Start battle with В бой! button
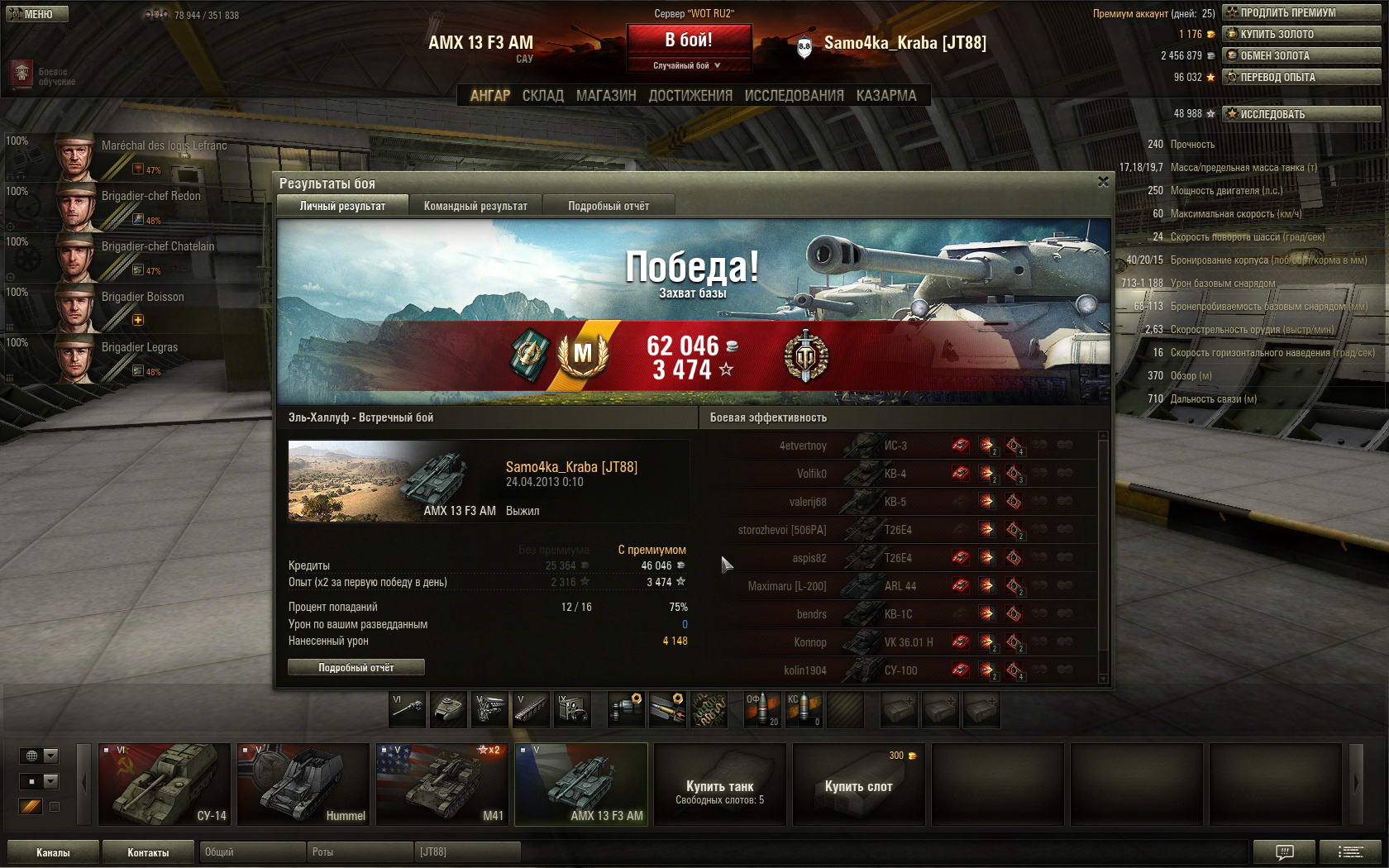This screenshot has height=868, width=1389. coord(689,40)
